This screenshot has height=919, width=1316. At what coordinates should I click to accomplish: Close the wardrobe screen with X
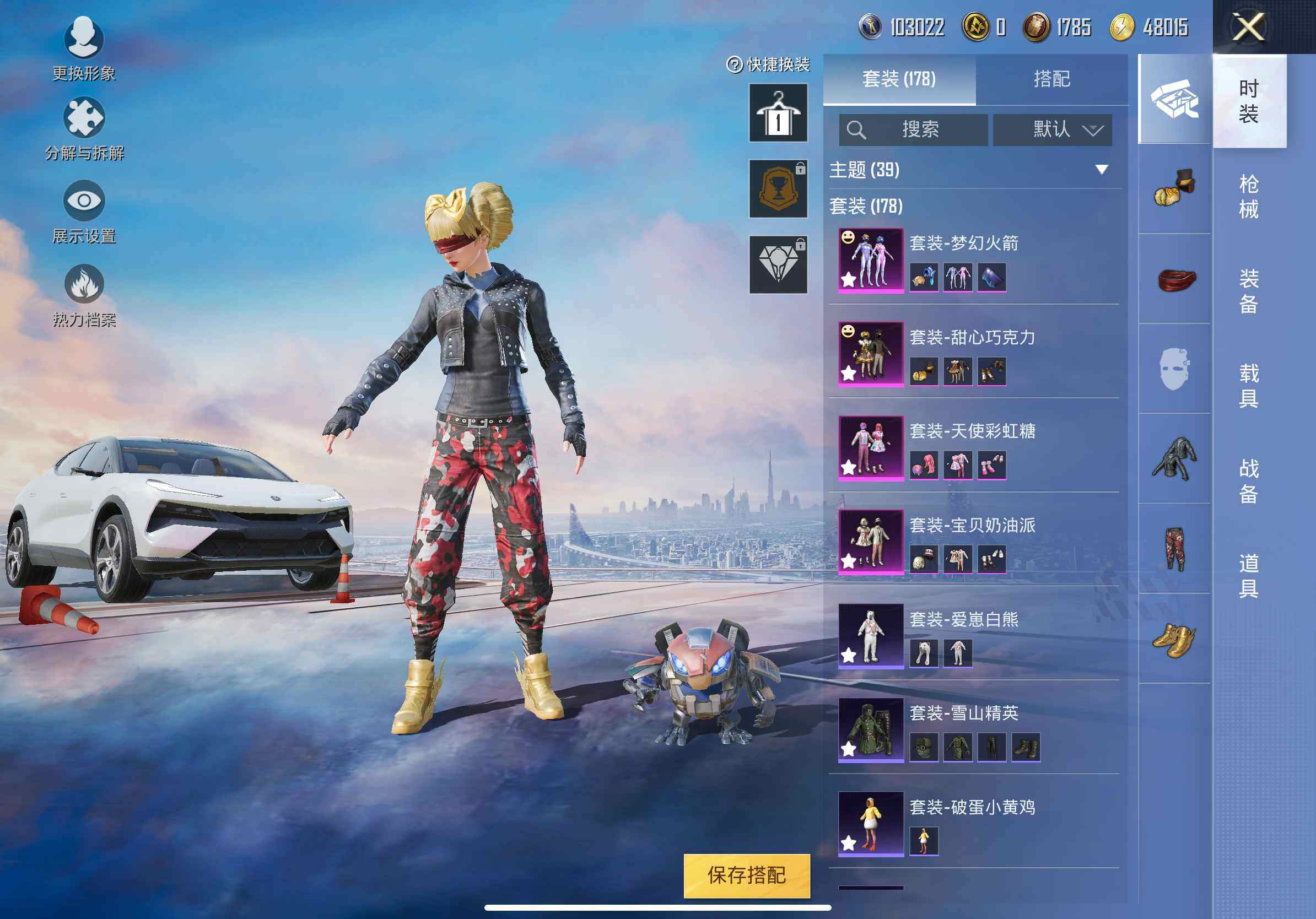point(1248,27)
